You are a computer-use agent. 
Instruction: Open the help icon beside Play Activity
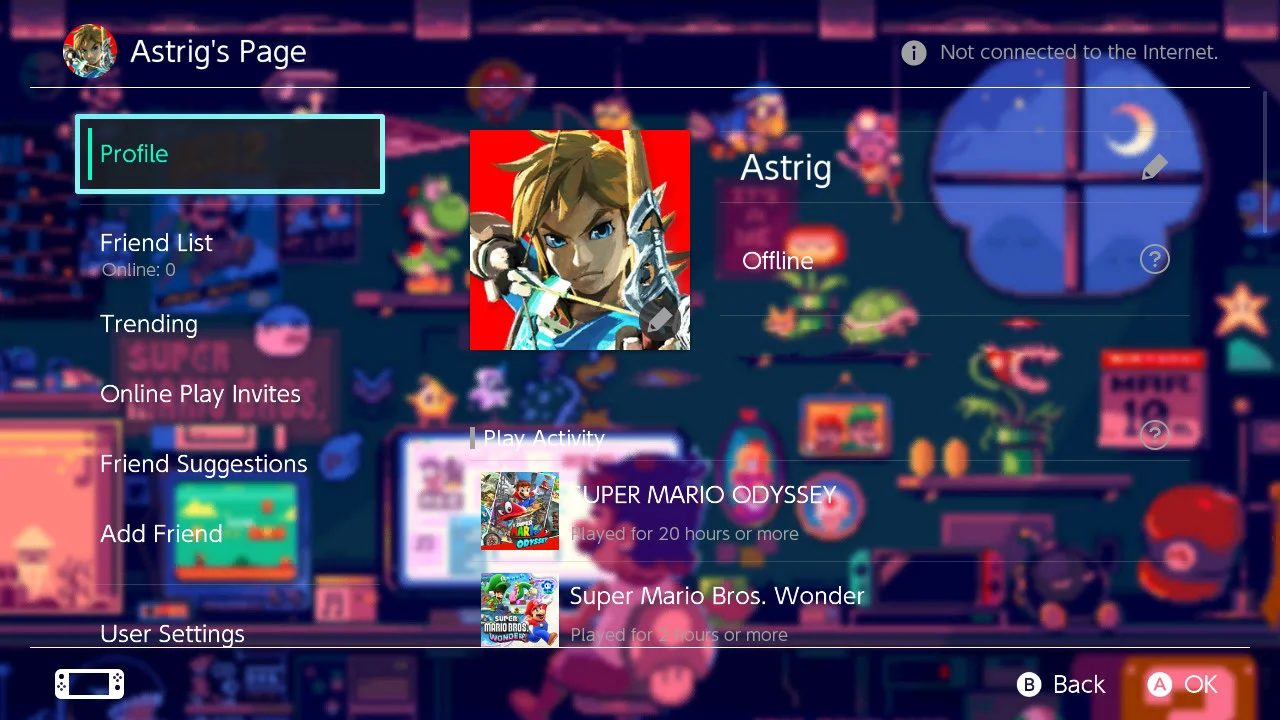coord(1154,434)
